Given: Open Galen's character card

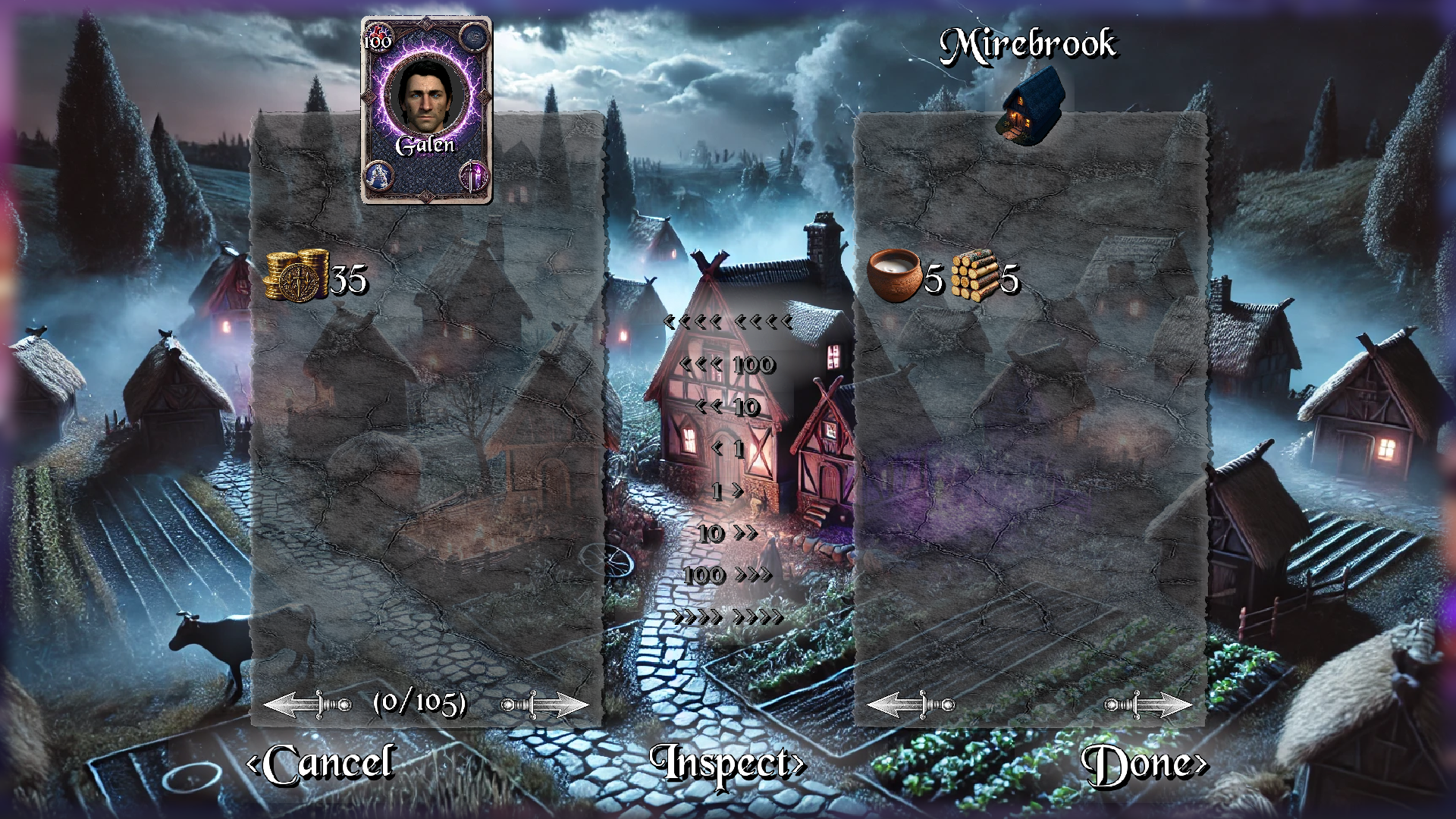Looking at the screenshot, I should [x=426, y=110].
